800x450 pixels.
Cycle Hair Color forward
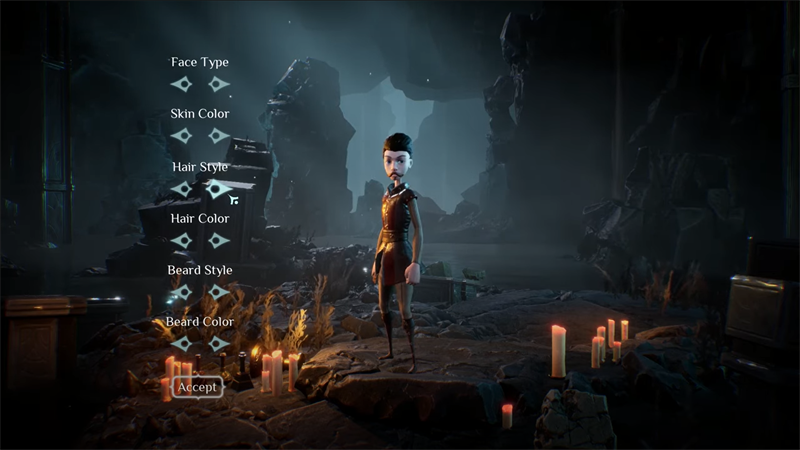[x=219, y=240]
